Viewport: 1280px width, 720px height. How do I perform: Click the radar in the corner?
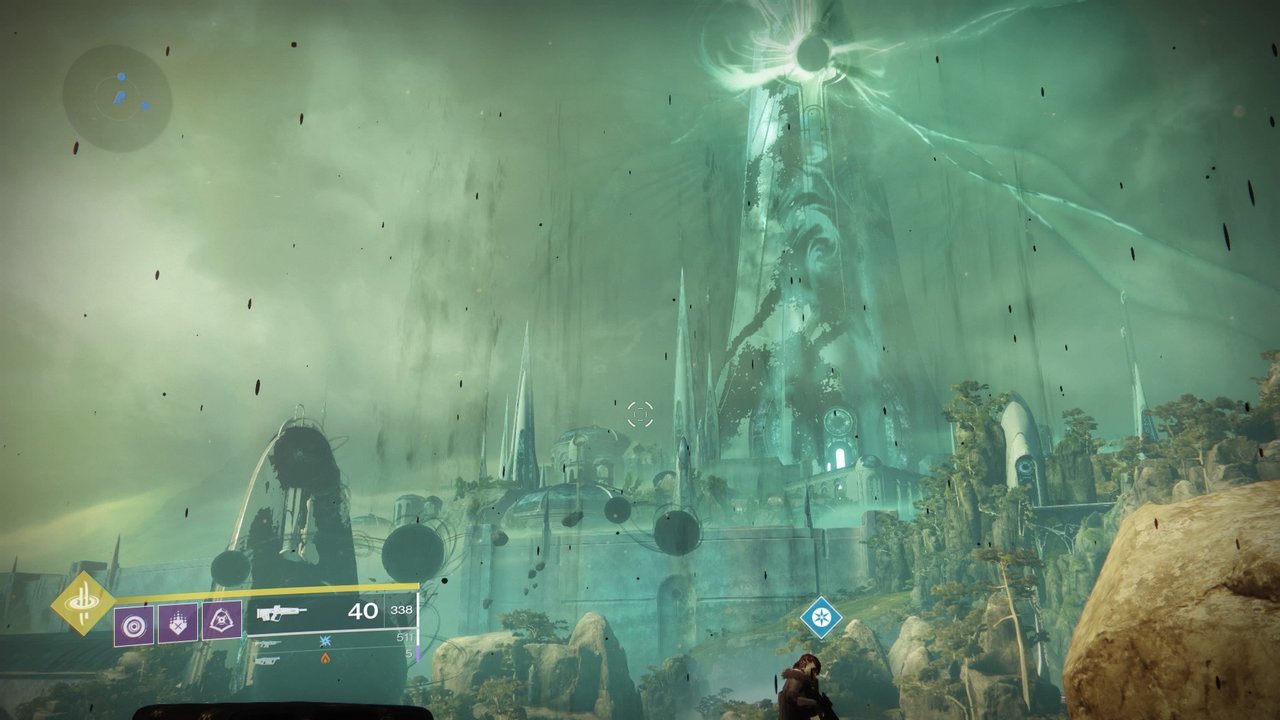117,97
